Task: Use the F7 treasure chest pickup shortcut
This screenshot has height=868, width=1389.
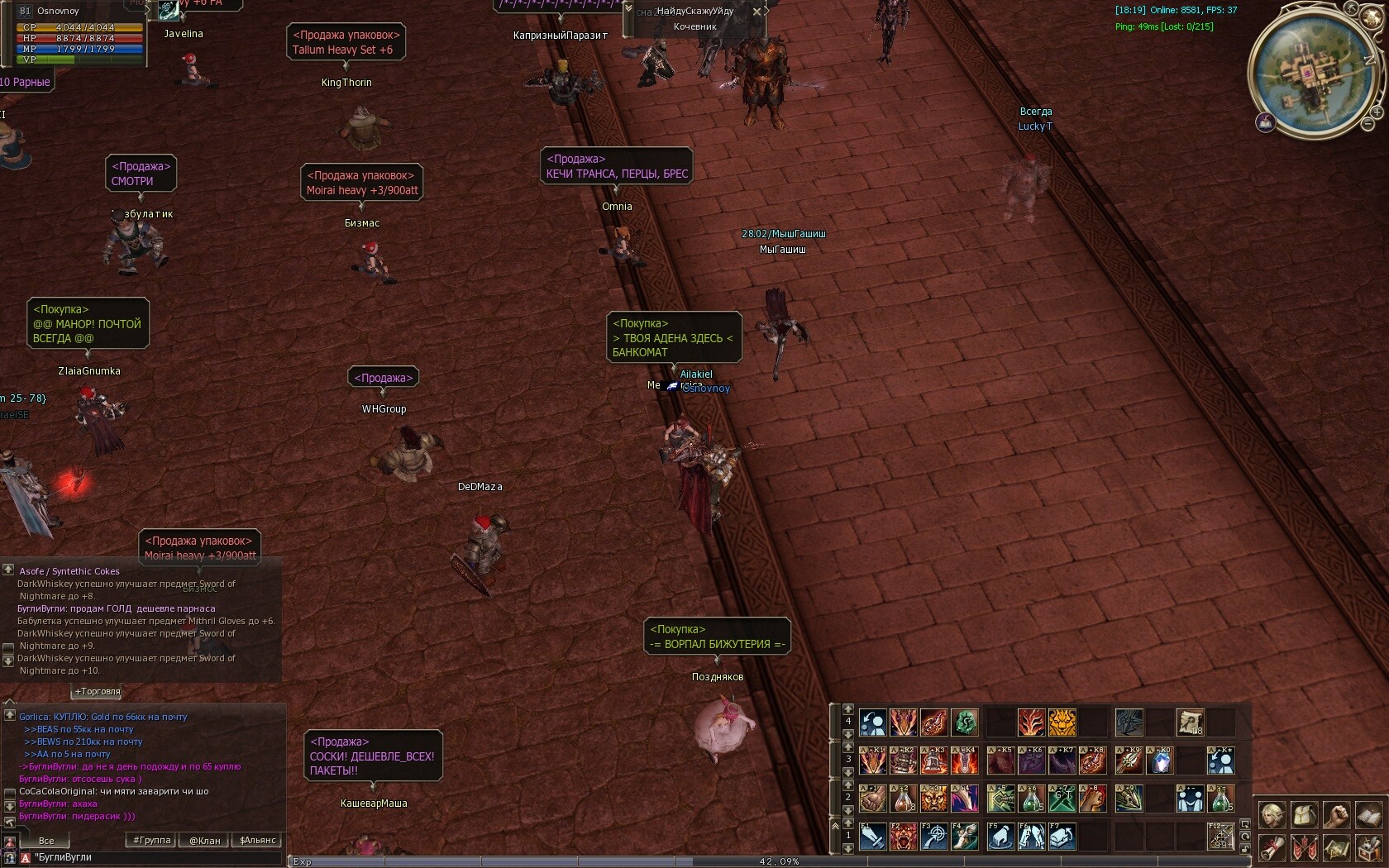Action: click(1062, 837)
